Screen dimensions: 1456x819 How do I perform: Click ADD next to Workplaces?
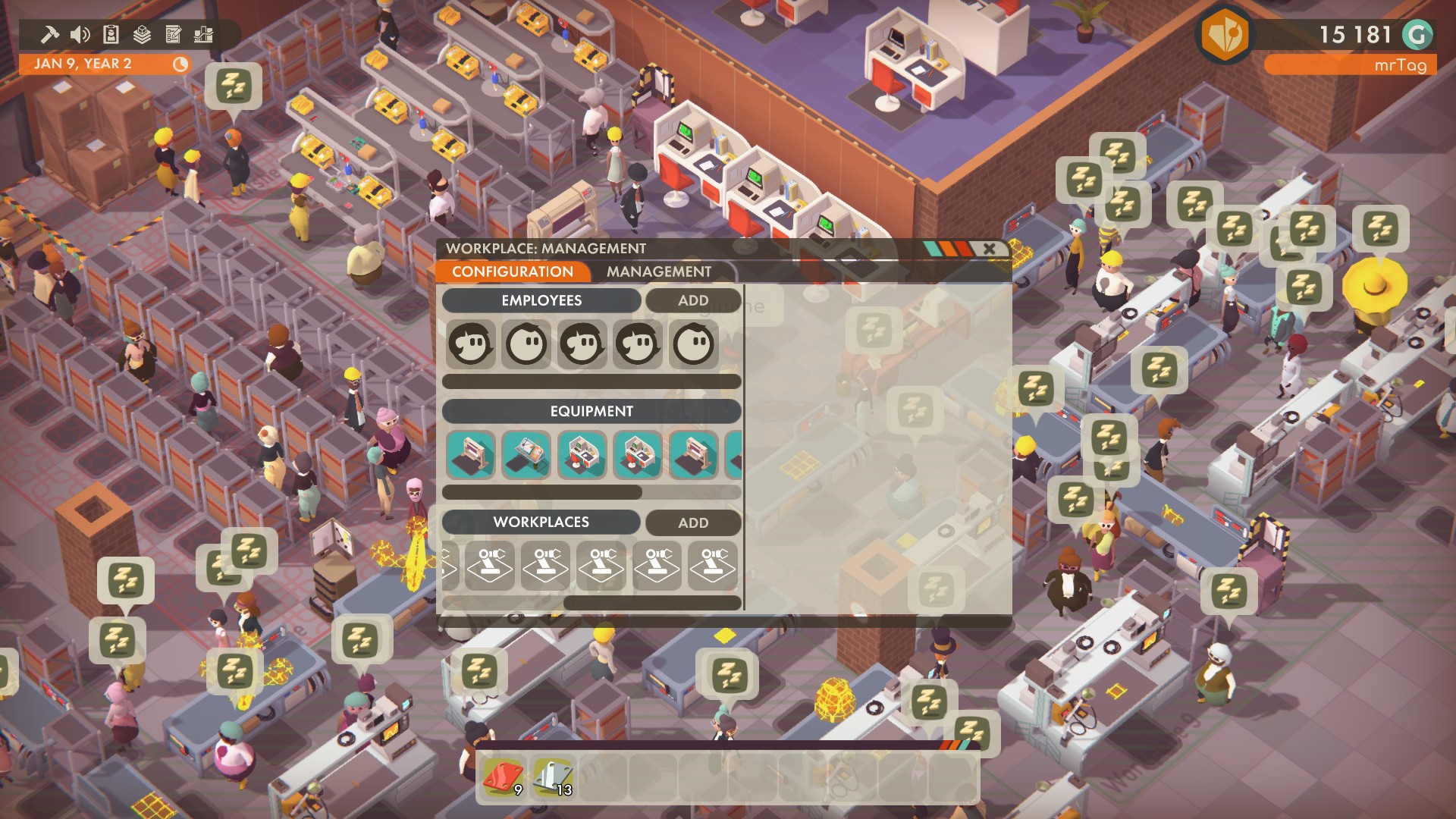click(693, 523)
